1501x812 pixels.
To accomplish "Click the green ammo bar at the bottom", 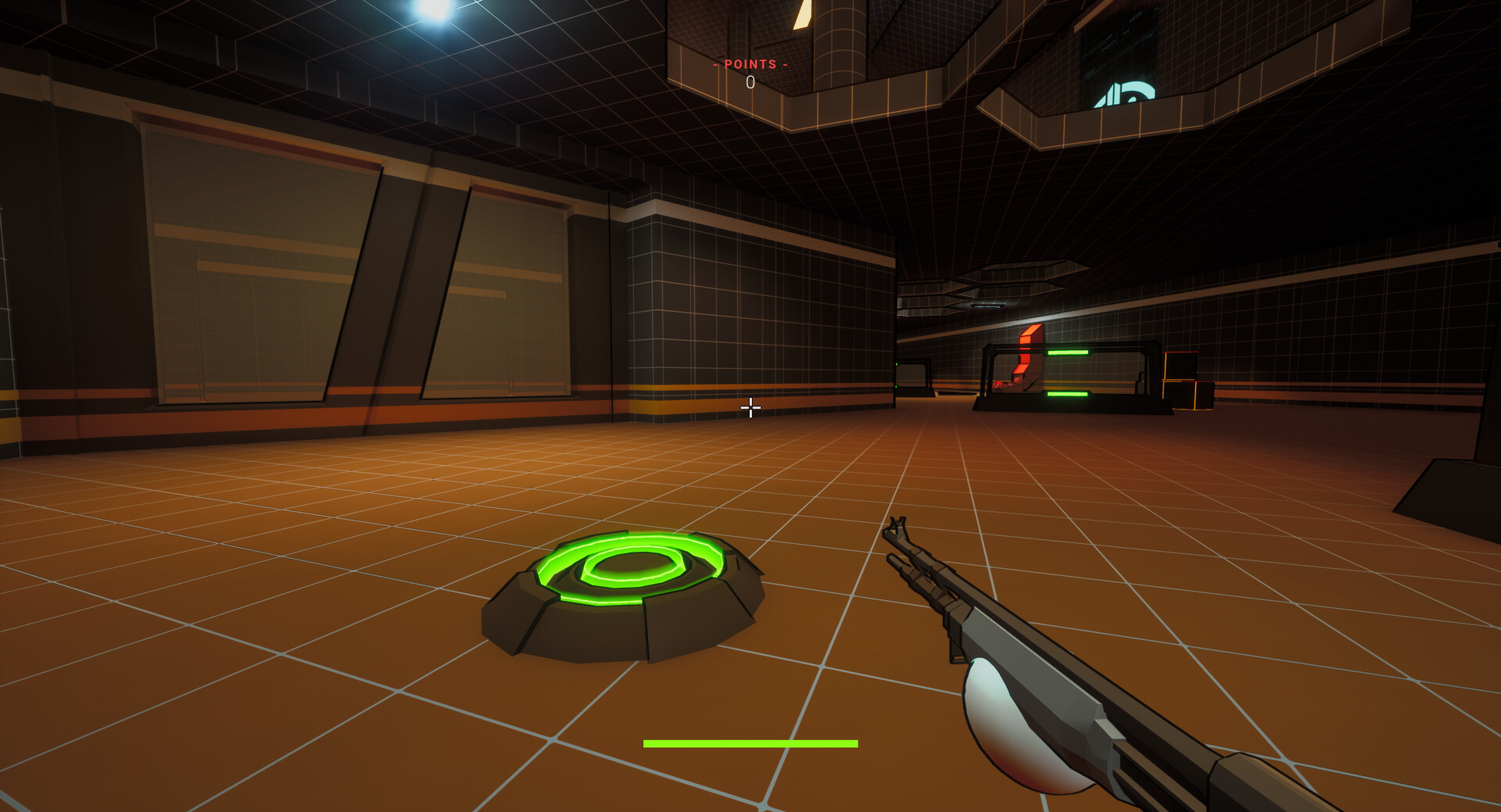I will click(750, 743).
